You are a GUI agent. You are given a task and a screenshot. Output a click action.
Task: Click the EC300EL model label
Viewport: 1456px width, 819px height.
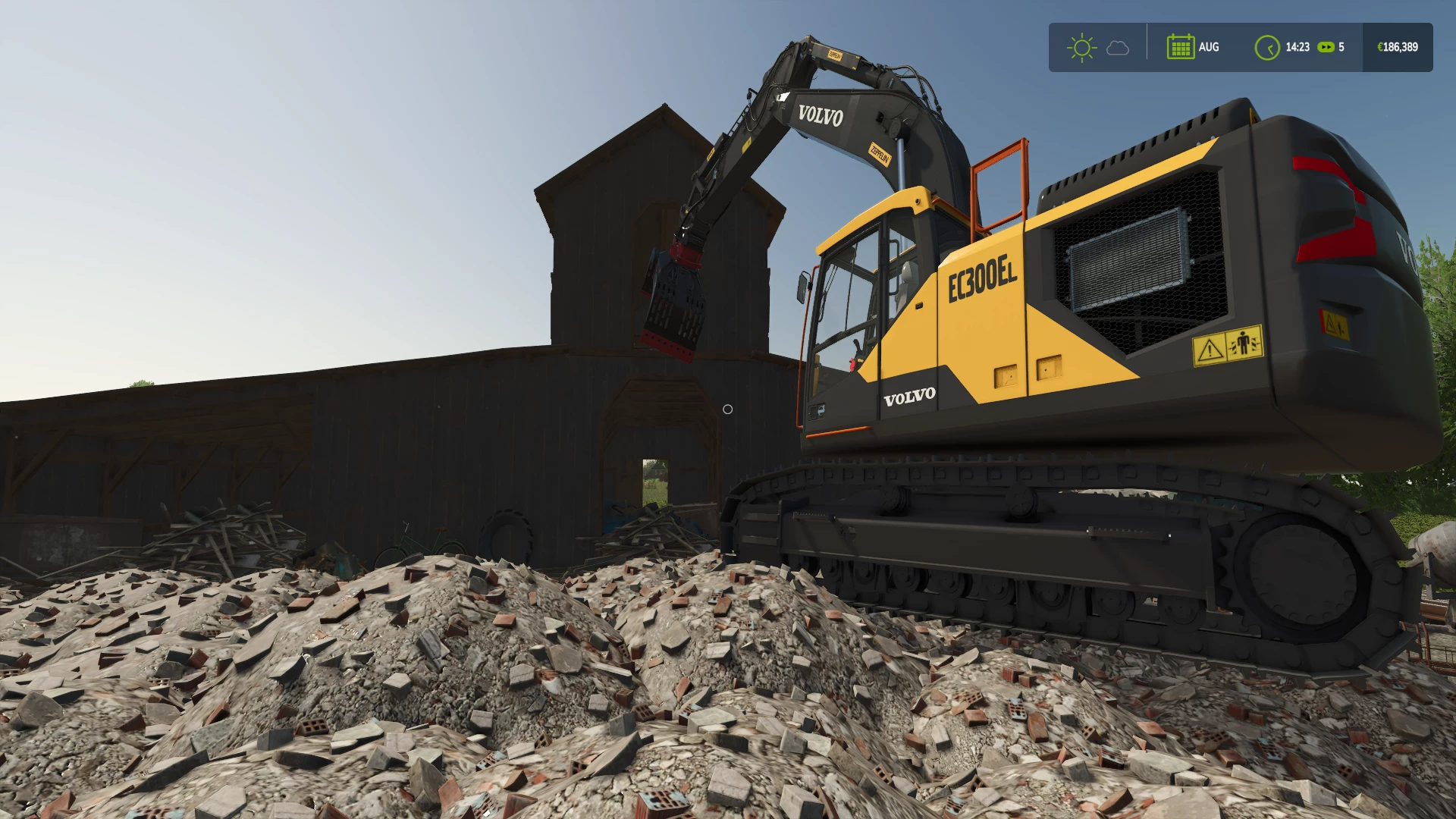(983, 278)
